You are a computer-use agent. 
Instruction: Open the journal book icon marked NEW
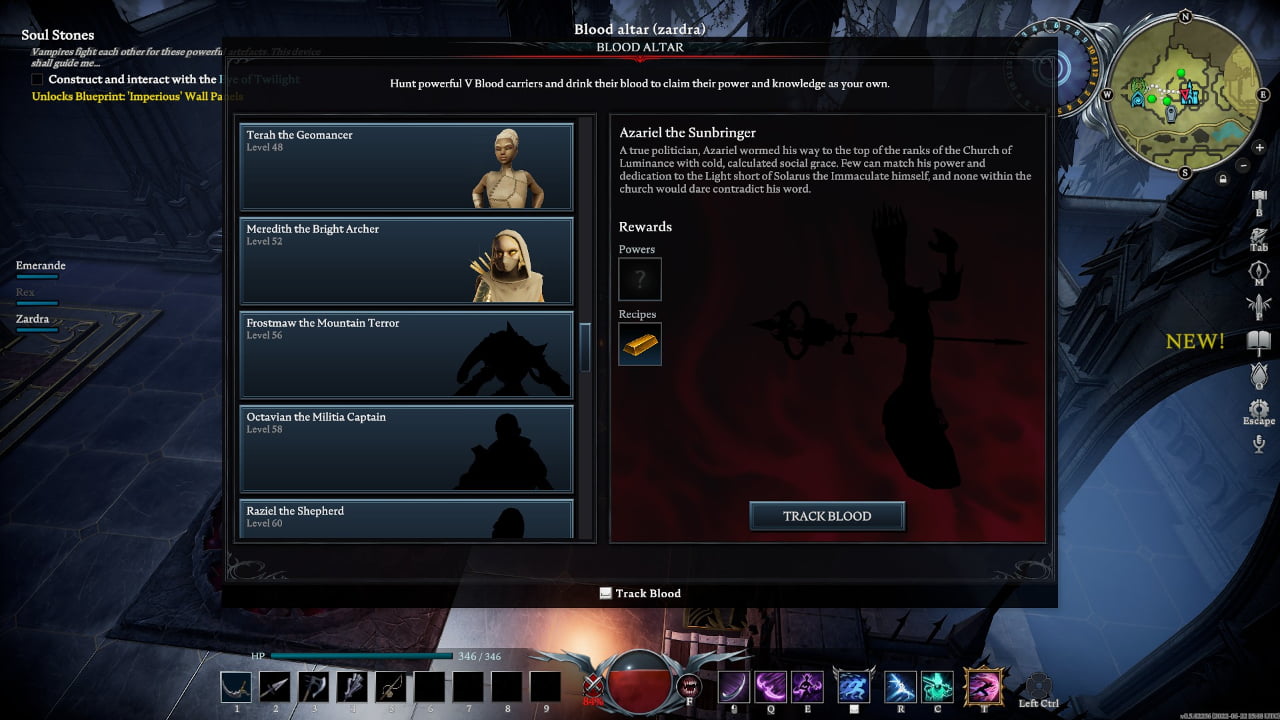1258,342
